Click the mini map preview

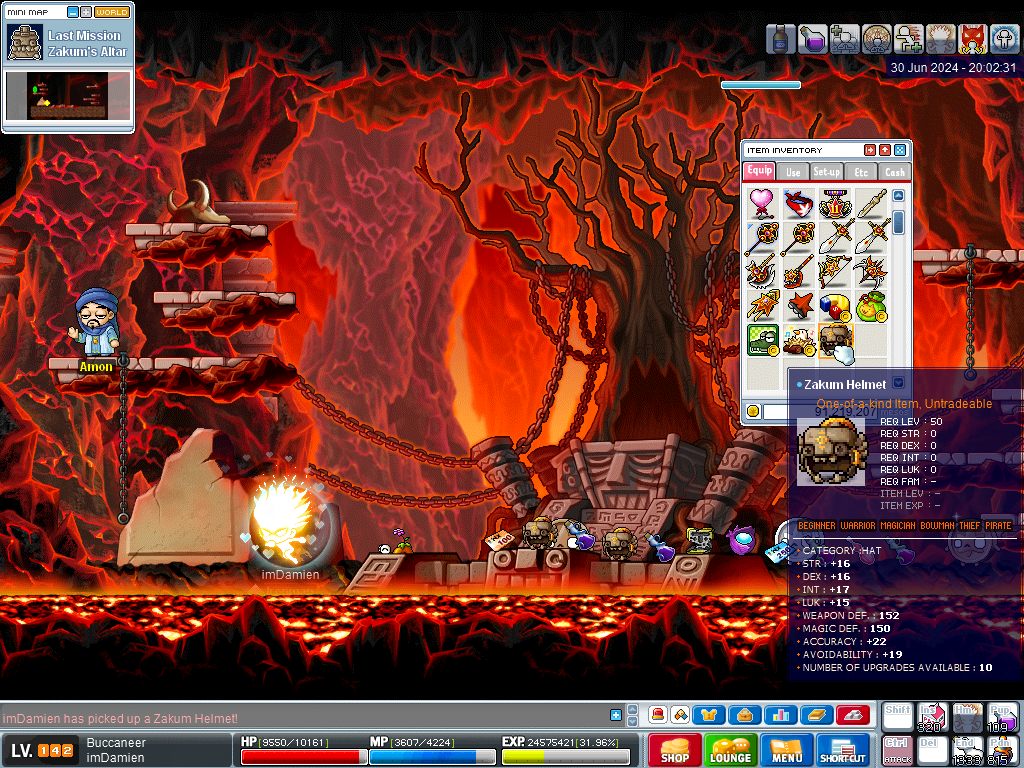(x=68, y=98)
